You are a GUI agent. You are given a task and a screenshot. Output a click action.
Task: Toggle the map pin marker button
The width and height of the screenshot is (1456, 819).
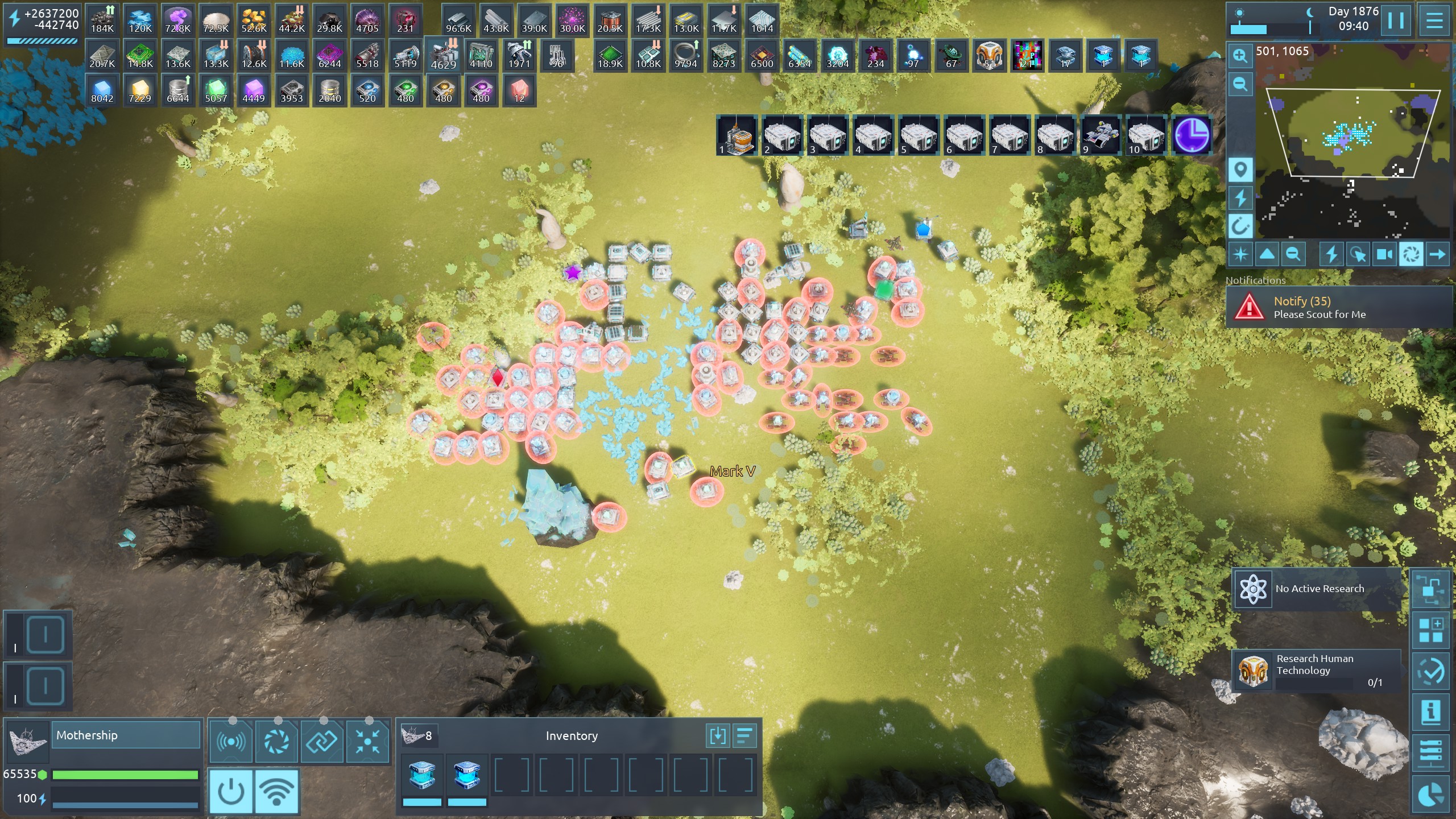(1240, 169)
